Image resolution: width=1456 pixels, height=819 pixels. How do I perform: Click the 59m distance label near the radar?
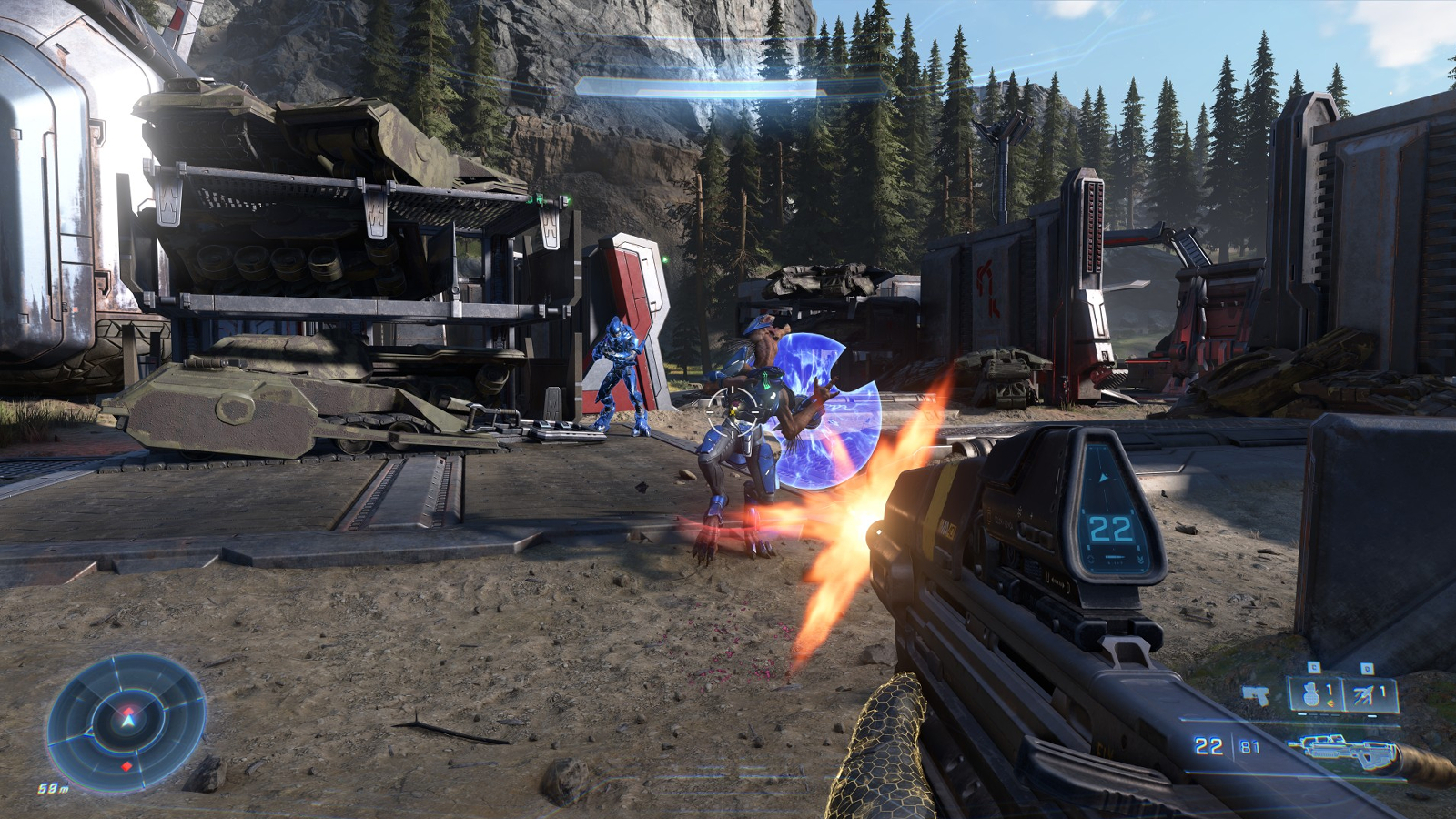(53, 786)
